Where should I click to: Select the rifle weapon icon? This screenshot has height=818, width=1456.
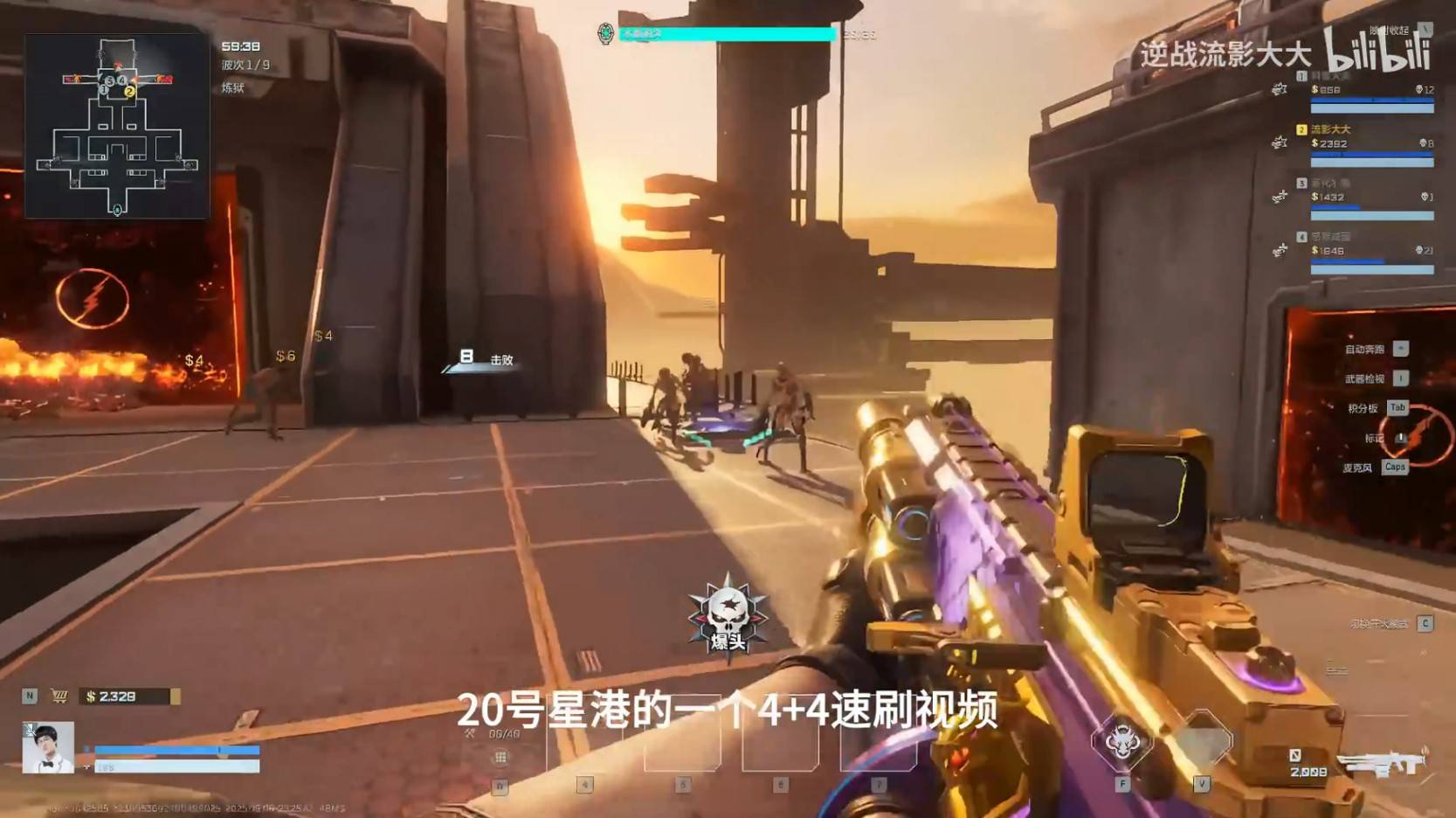pyautogui.click(x=1382, y=763)
